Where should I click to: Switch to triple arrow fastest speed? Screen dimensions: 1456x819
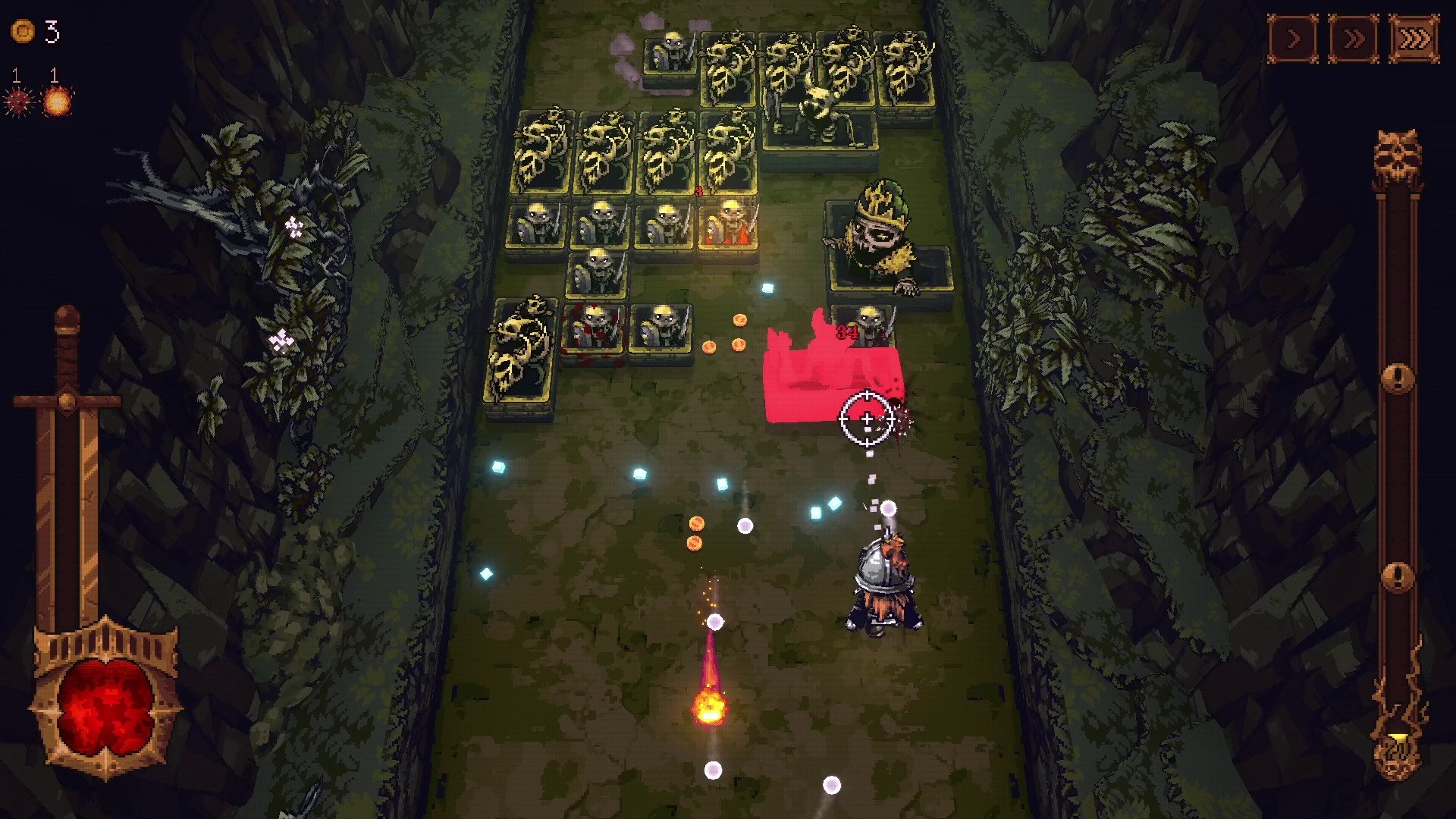coord(1414,38)
